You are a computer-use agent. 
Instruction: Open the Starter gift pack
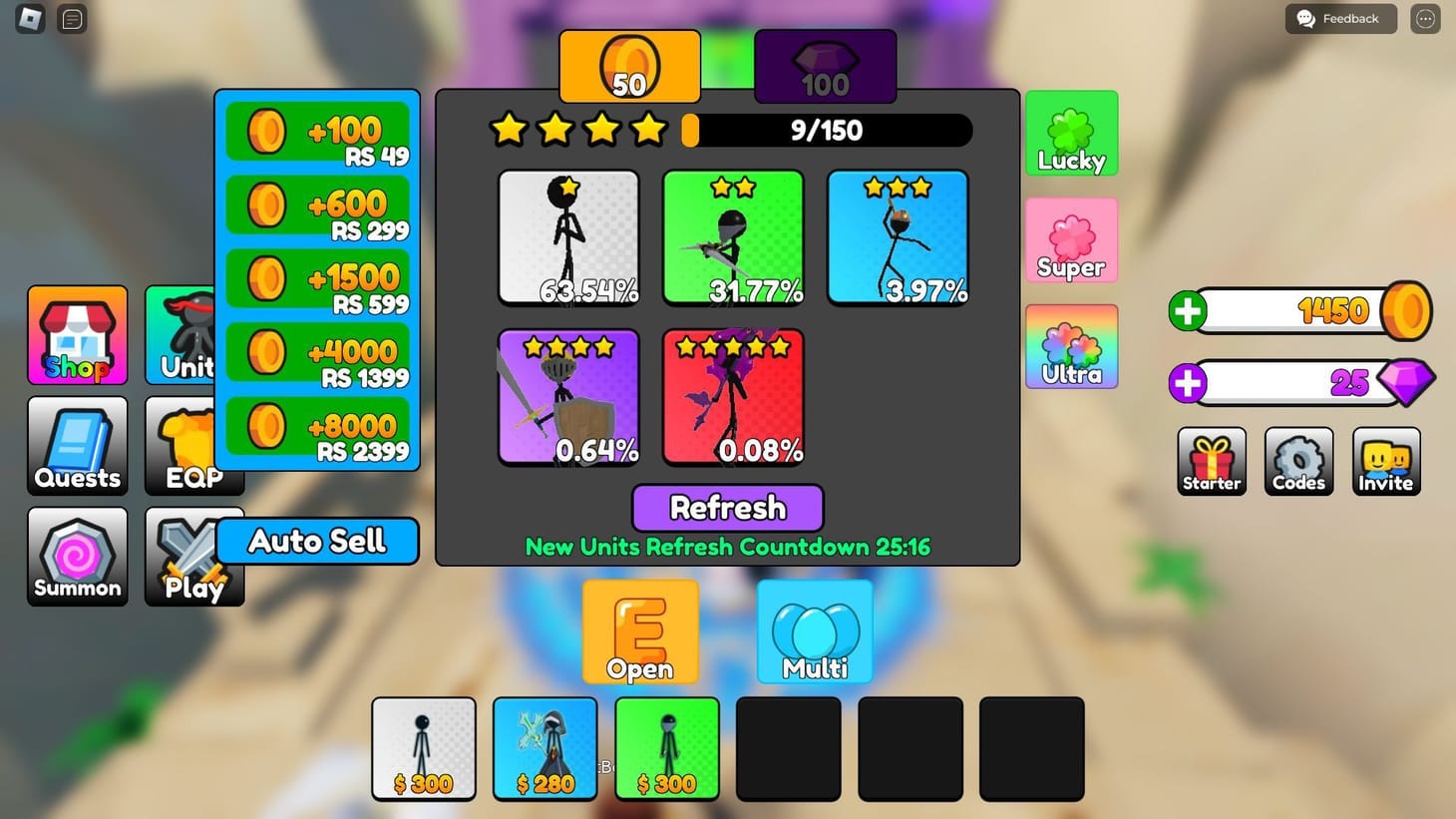point(1211,461)
